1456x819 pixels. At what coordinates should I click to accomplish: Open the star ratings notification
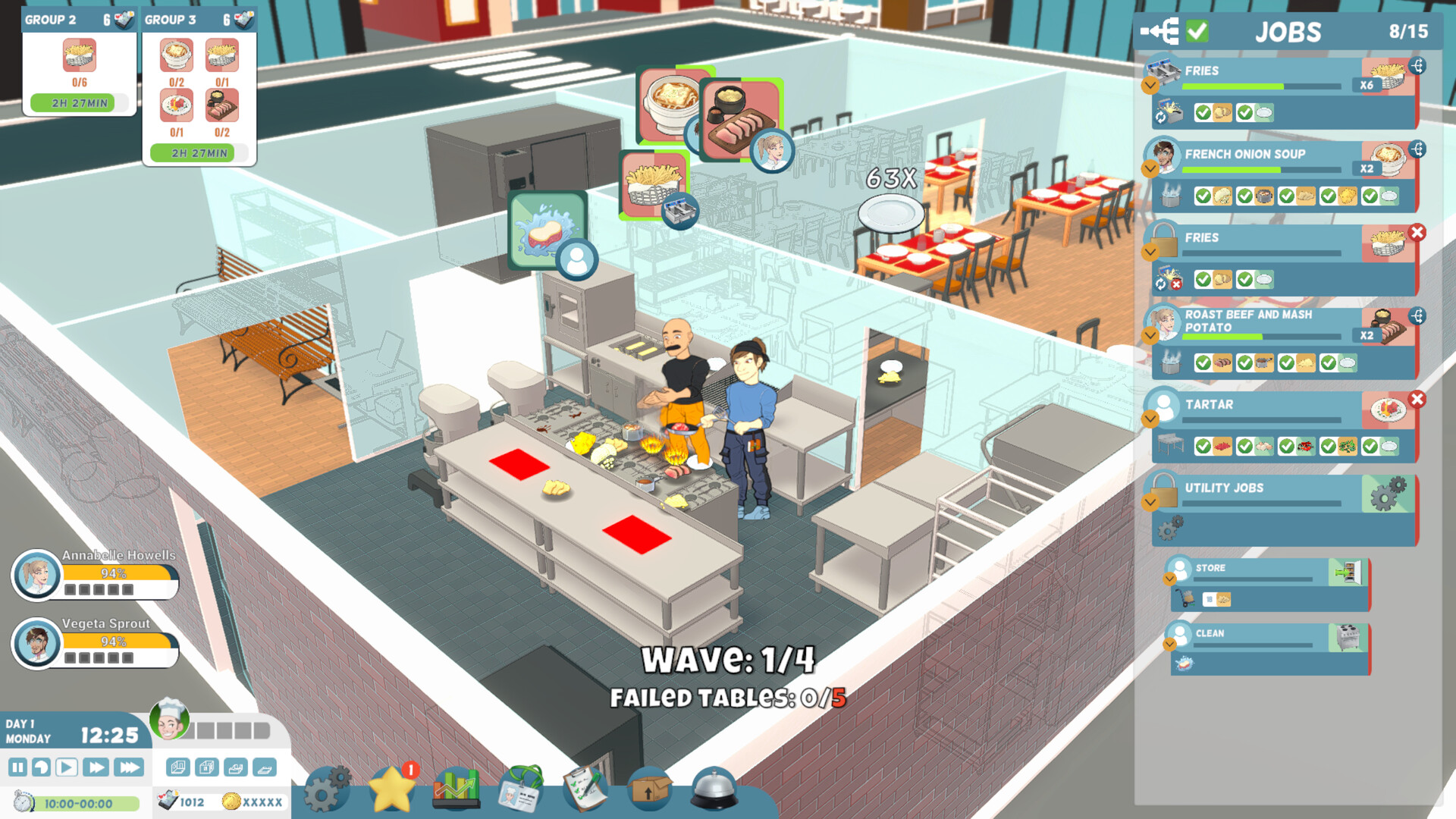392,792
